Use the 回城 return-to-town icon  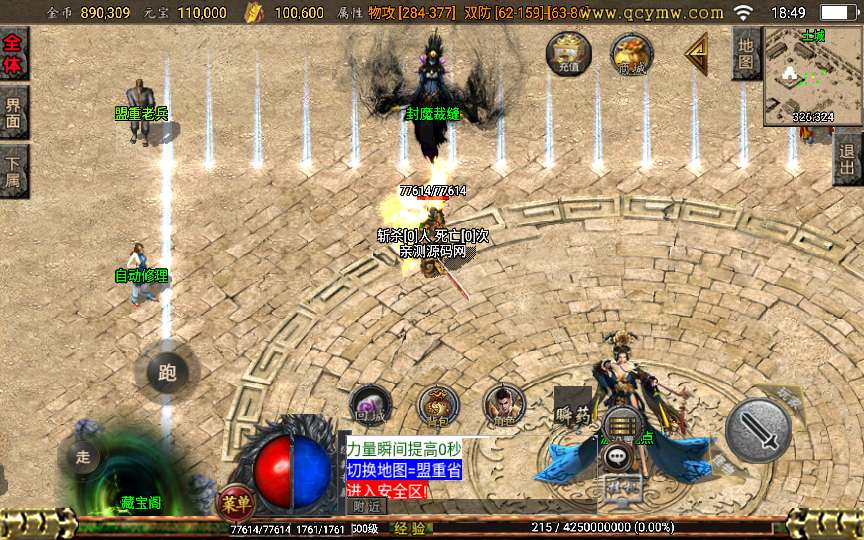click(370, 405)
